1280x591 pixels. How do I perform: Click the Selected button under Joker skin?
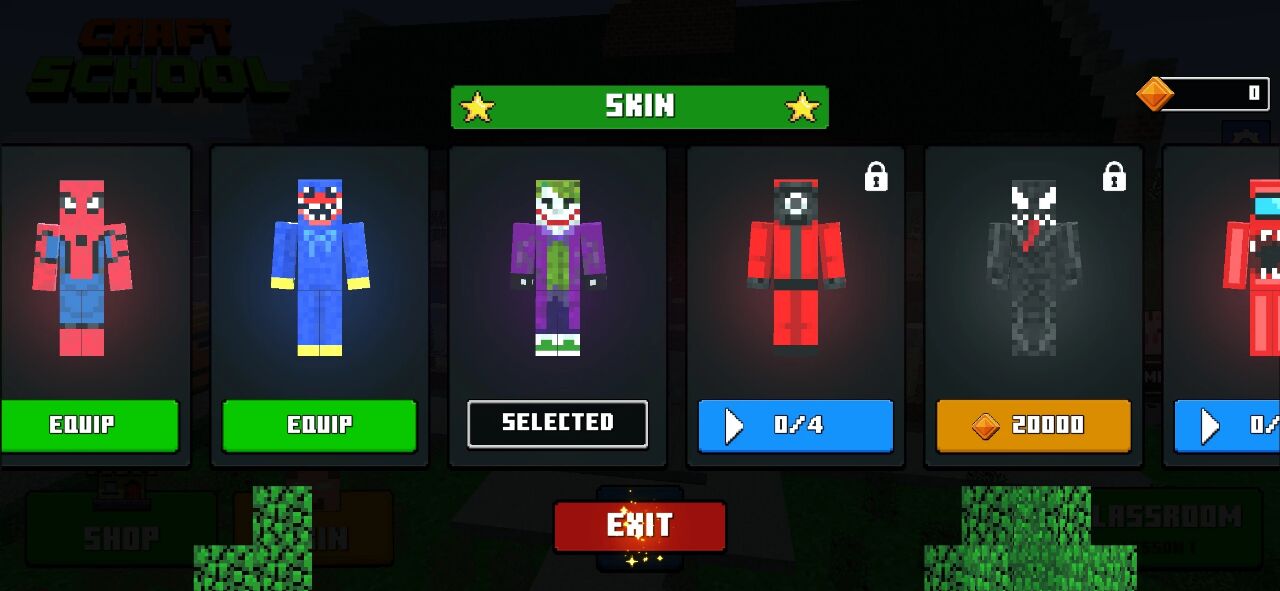click(557, 424)
